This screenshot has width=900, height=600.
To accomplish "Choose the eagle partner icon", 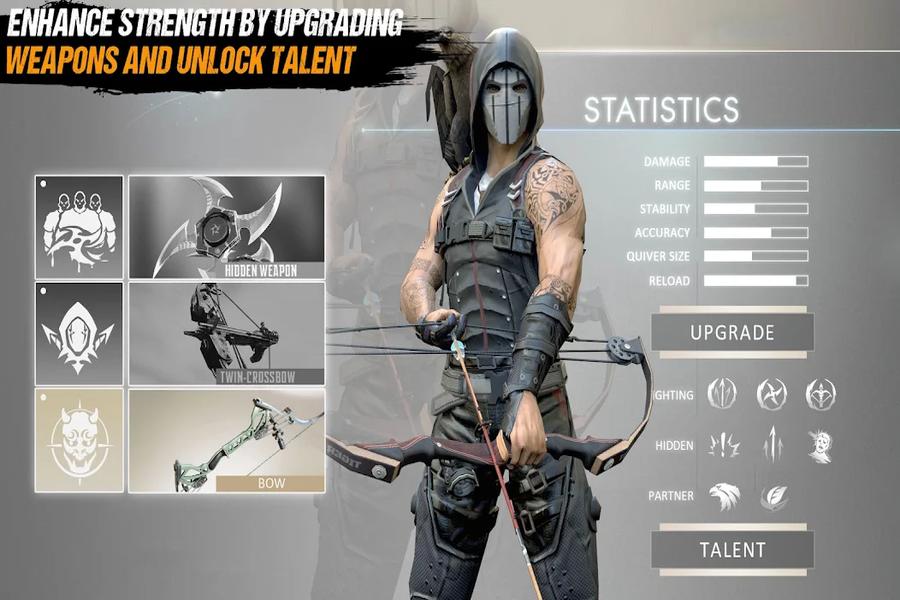I will [x=723, y=495].
